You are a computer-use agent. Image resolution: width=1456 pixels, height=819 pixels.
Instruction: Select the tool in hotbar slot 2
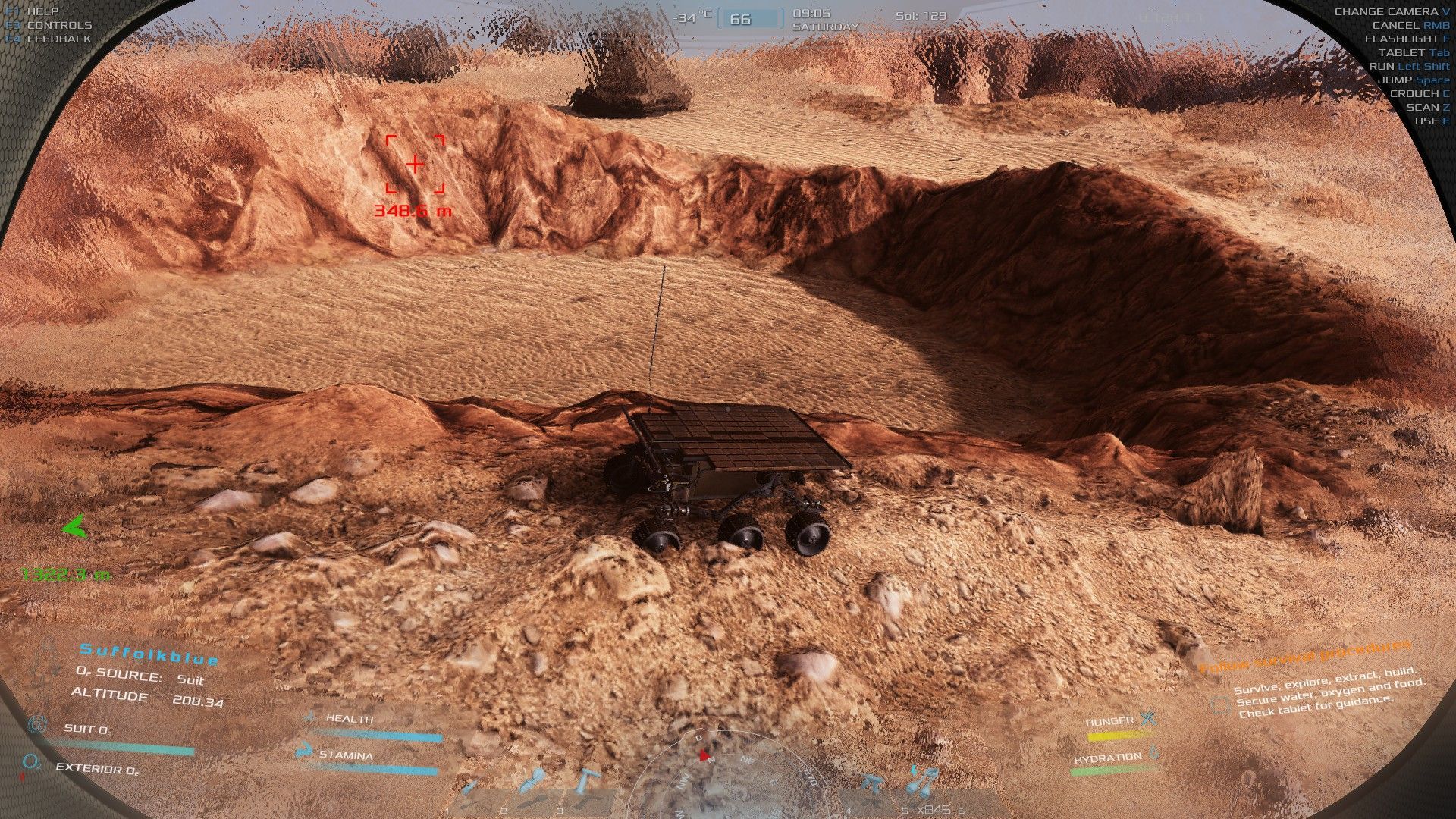(534, 781)
